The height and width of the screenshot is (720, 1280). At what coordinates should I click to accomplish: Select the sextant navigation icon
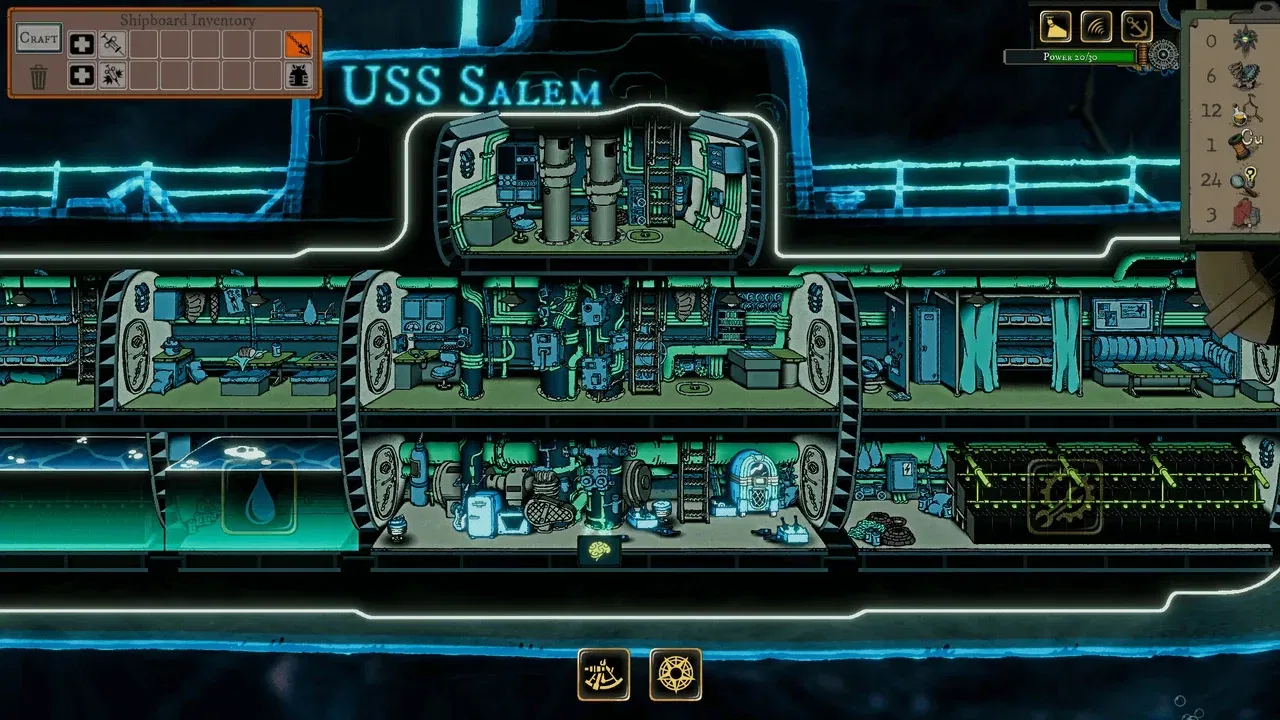tap(601, 674)
